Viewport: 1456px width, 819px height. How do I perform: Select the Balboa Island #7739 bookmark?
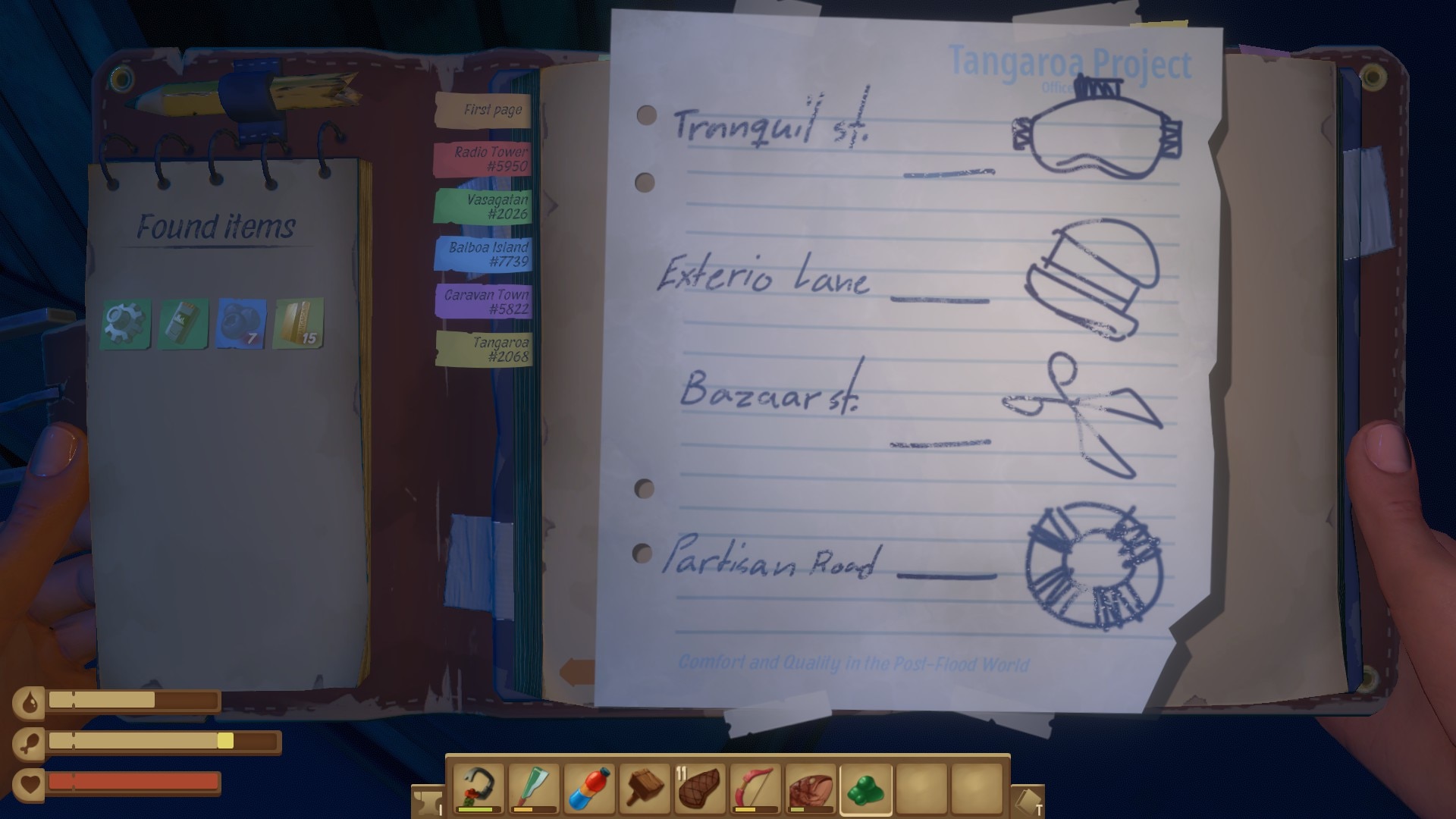489,253
